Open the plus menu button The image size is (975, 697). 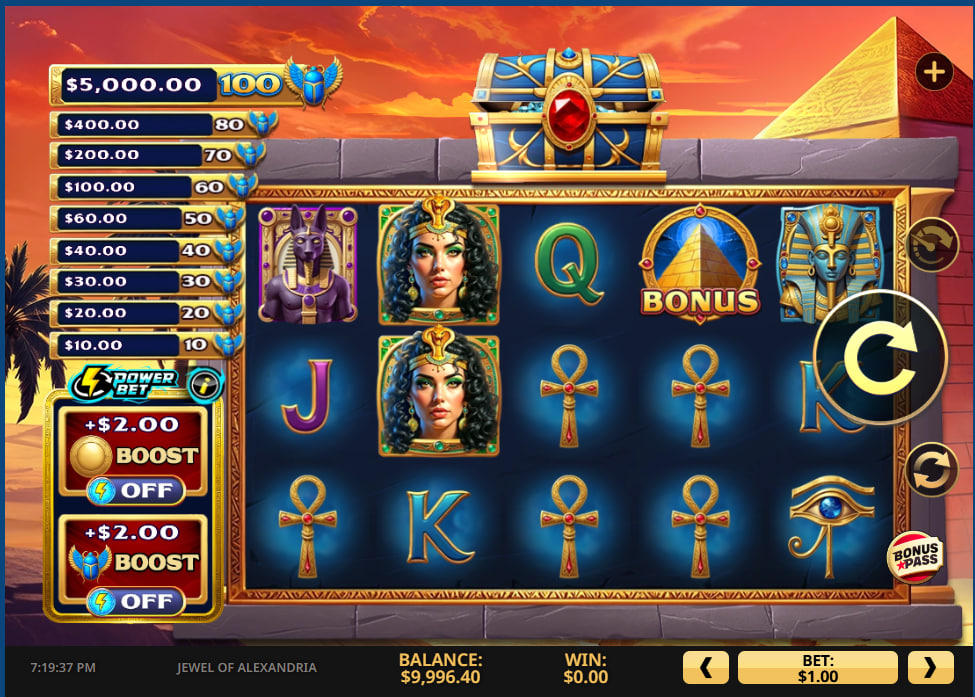(x=934, y=72)
